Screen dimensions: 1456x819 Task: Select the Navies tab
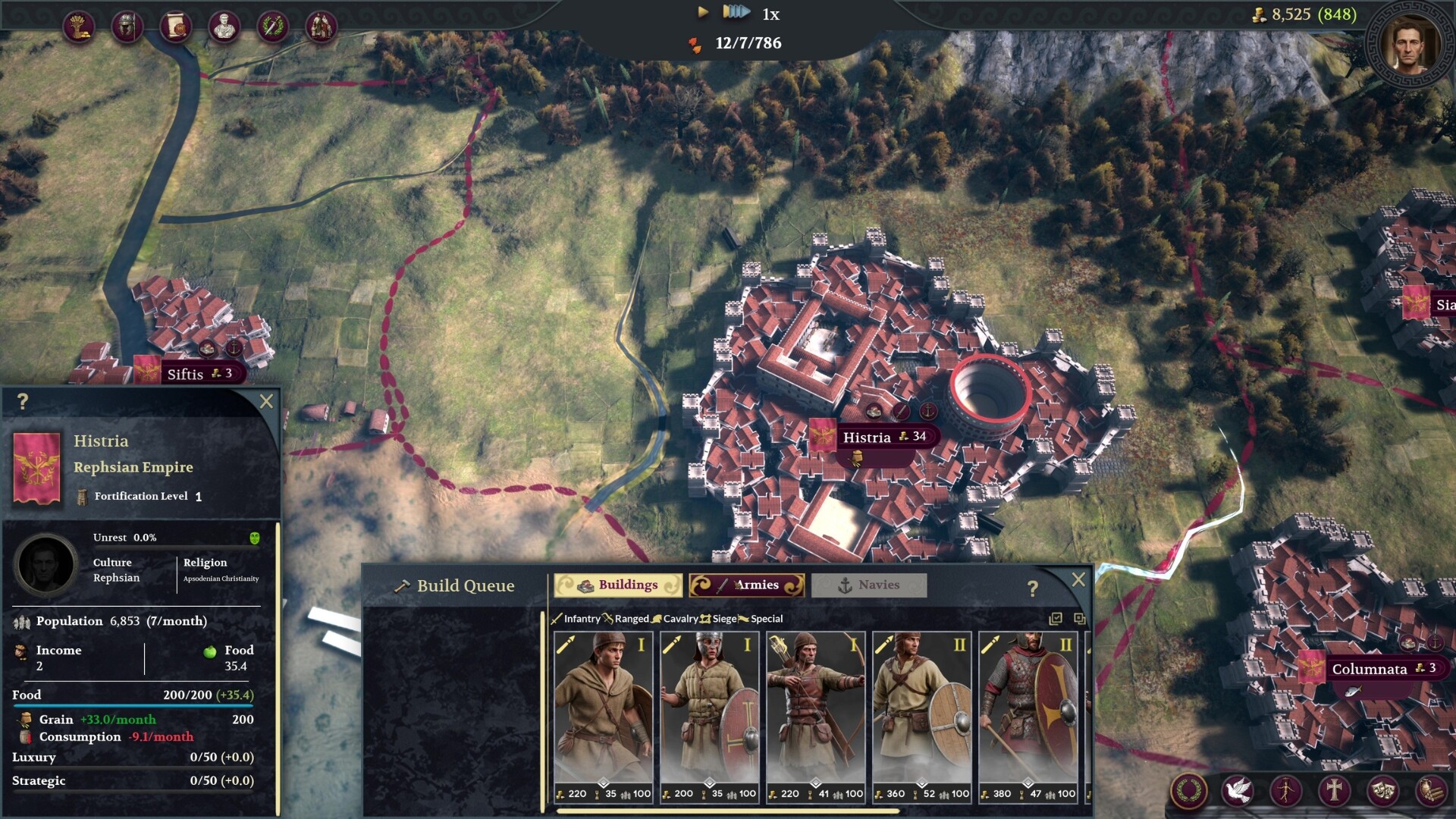click(869, 585)
